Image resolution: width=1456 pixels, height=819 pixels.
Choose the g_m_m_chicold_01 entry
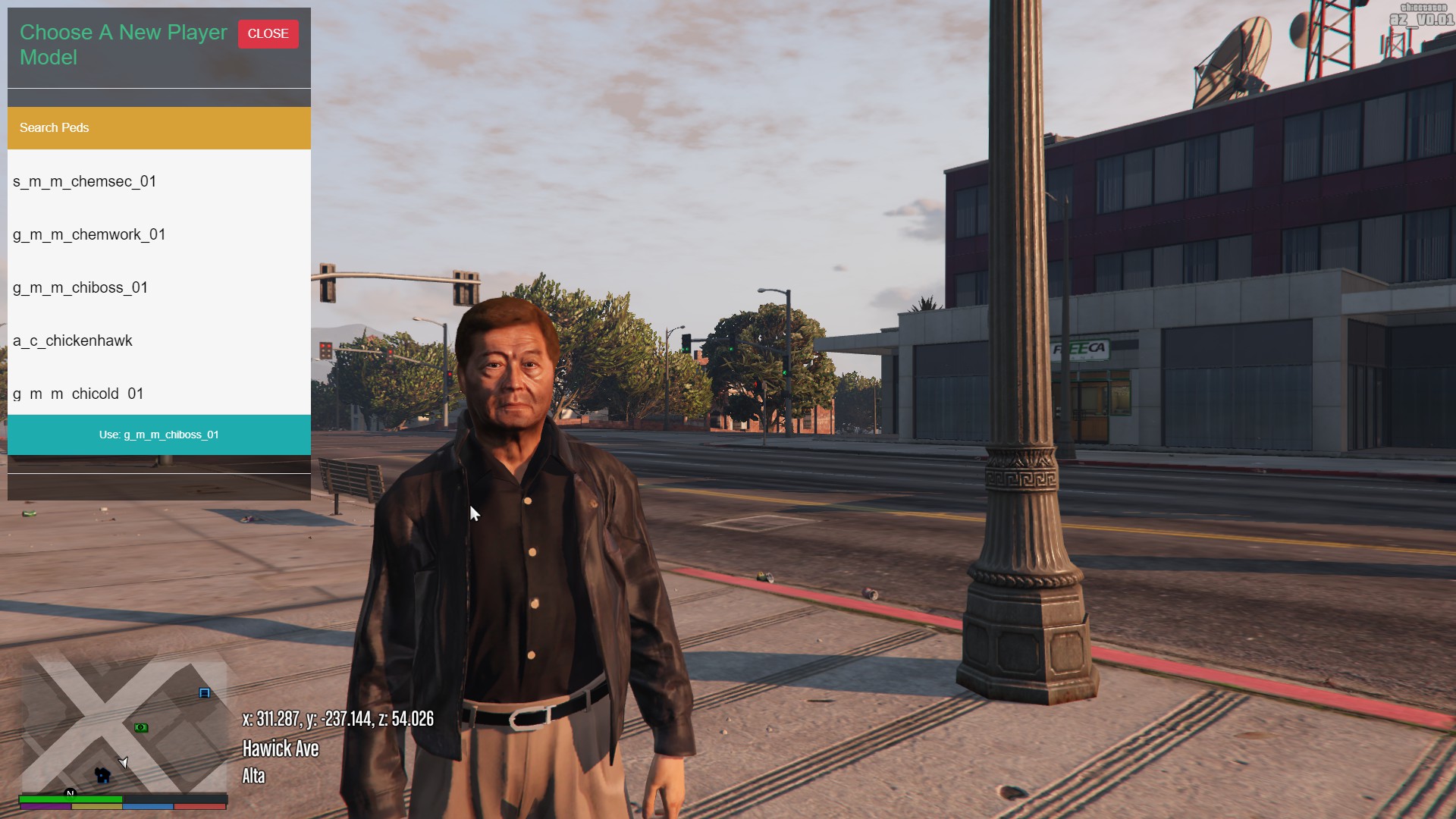pyautogui.click(x=78, y=394)
